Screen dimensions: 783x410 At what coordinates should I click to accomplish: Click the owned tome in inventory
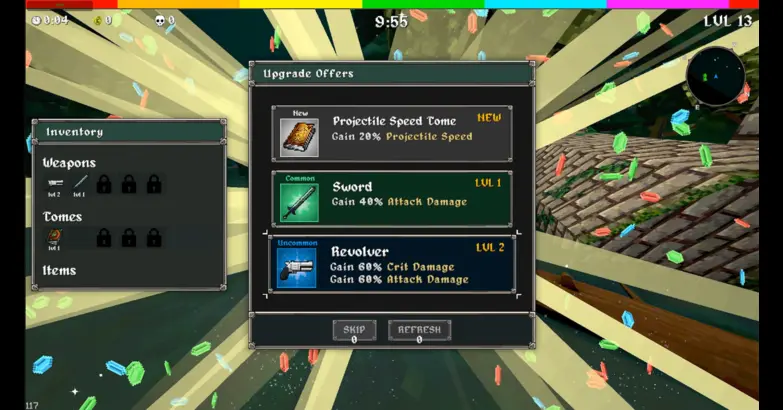tap(55, 238)
